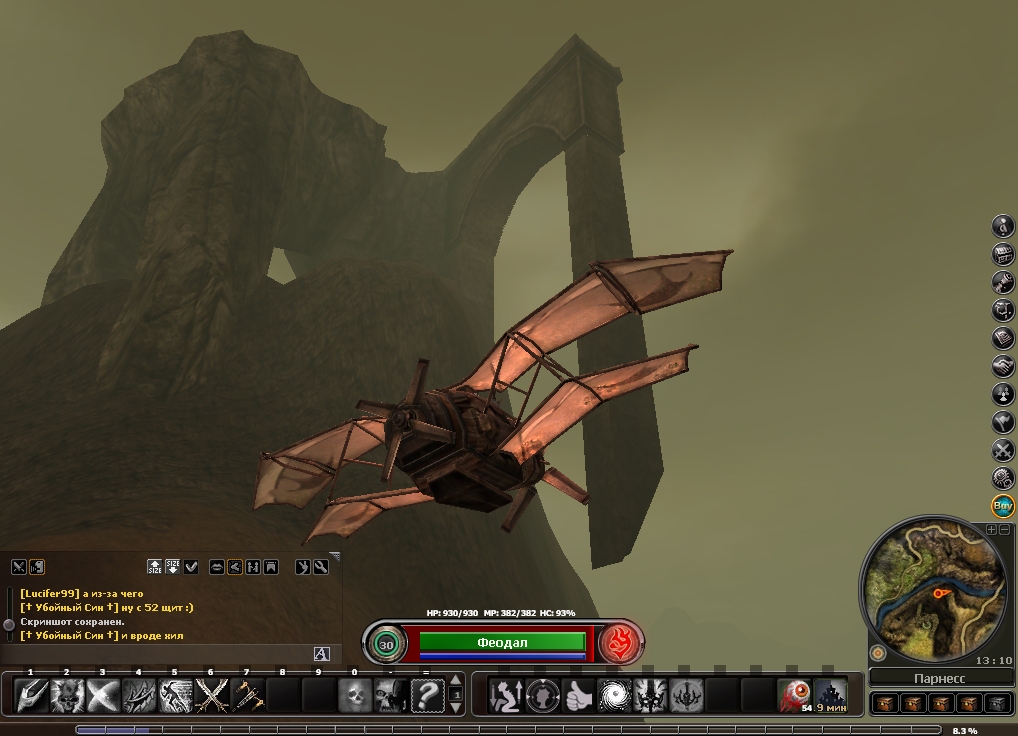This screenshot has height=736, width=1018.
Task: Use the skull skill in hotbar slot 0
Action: 355,695
